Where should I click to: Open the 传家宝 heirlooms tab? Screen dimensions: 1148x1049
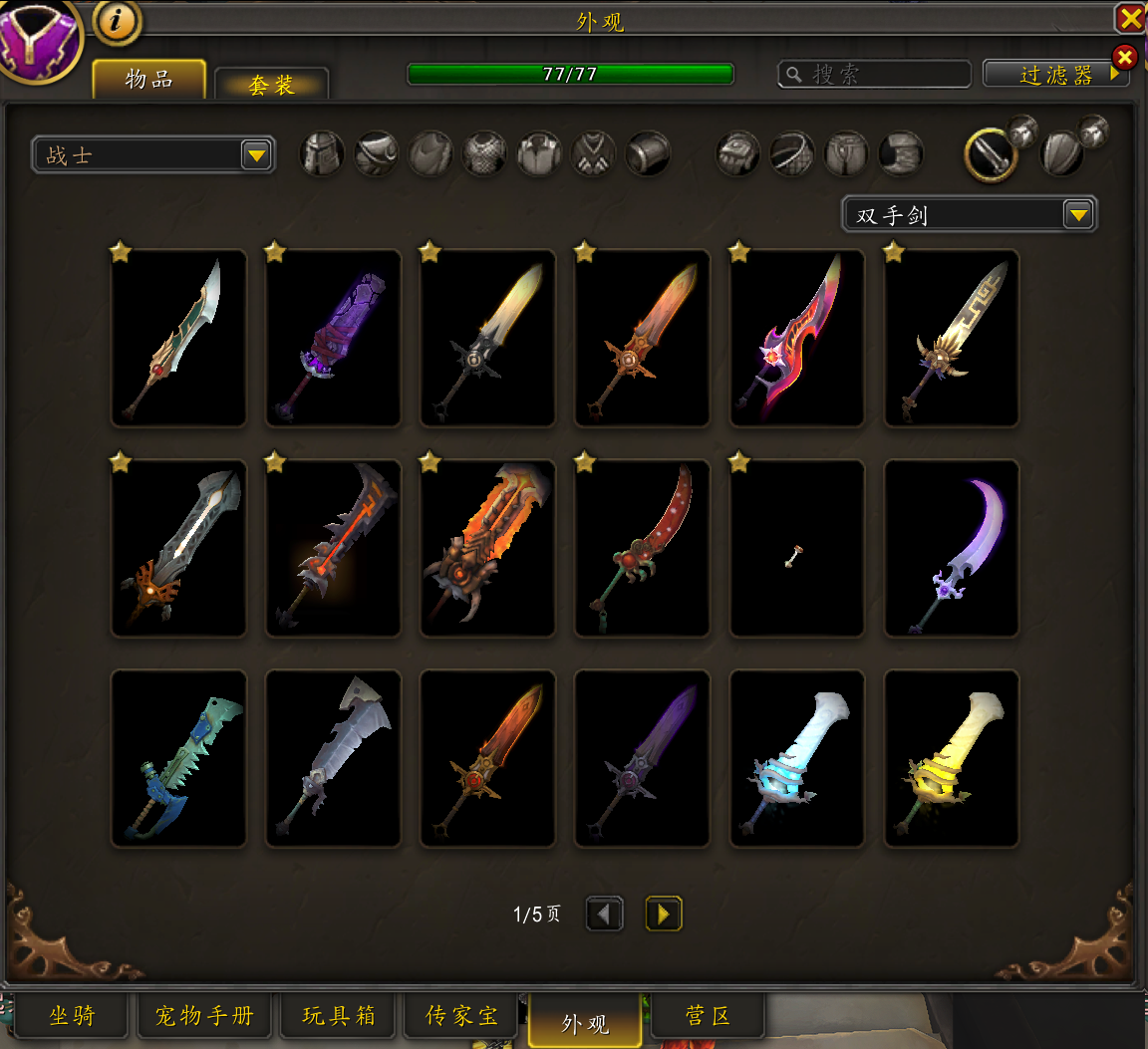point(461,1016)
